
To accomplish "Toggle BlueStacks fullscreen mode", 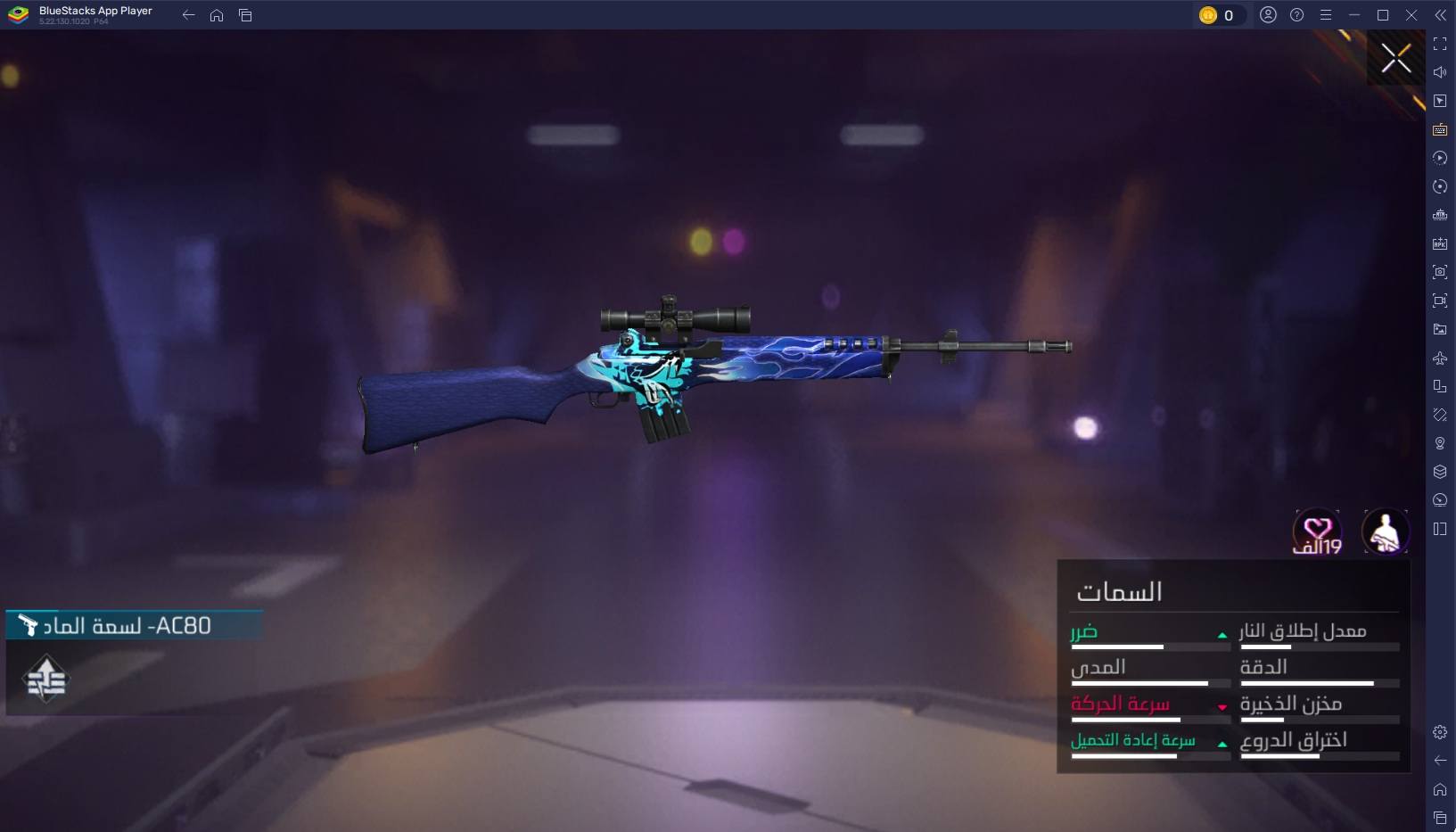I will click(x=1440, y=44).
